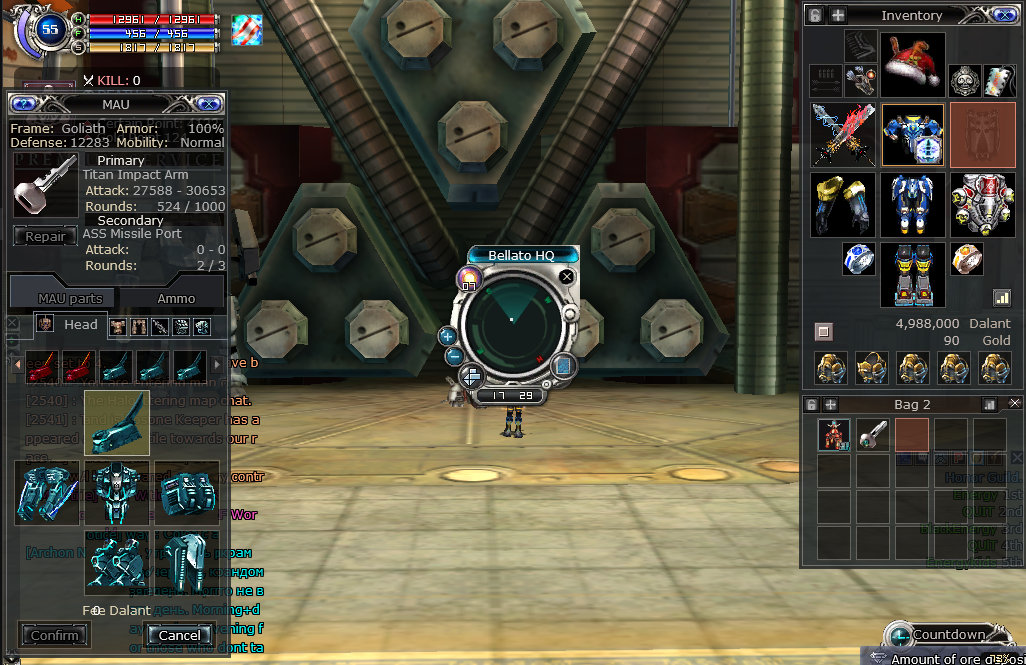Open the full map from radar
Viewport: 1026px width, 665px height.
point(562,366)
